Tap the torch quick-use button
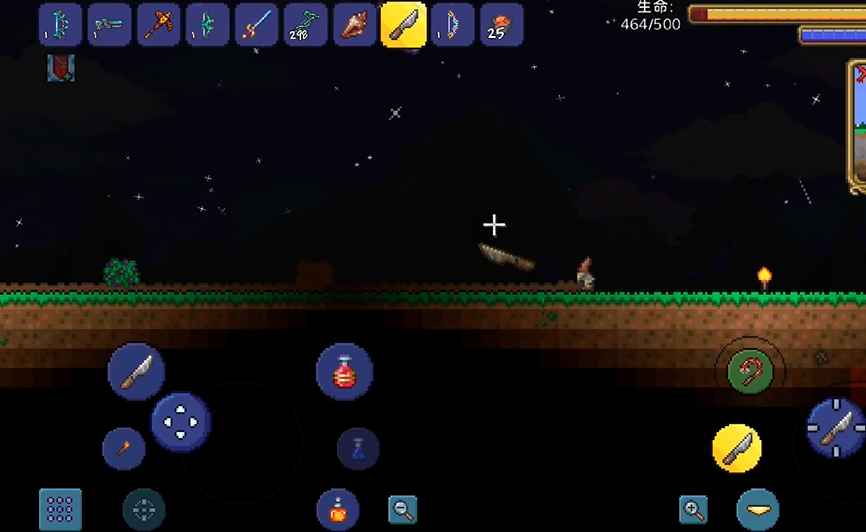 [124, 448]
